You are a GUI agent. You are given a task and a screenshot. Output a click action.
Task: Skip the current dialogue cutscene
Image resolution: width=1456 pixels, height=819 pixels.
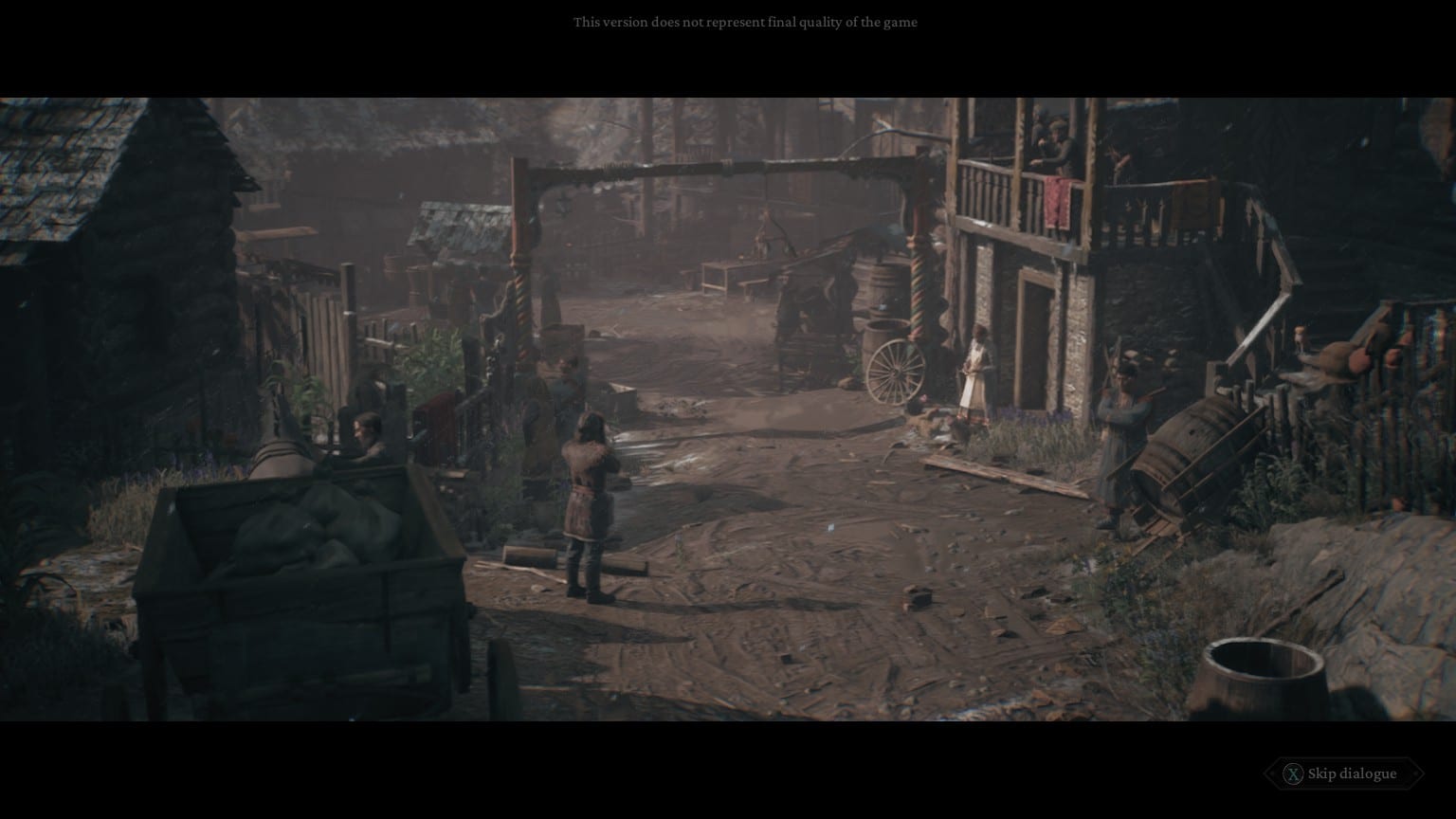point(1342,773)
